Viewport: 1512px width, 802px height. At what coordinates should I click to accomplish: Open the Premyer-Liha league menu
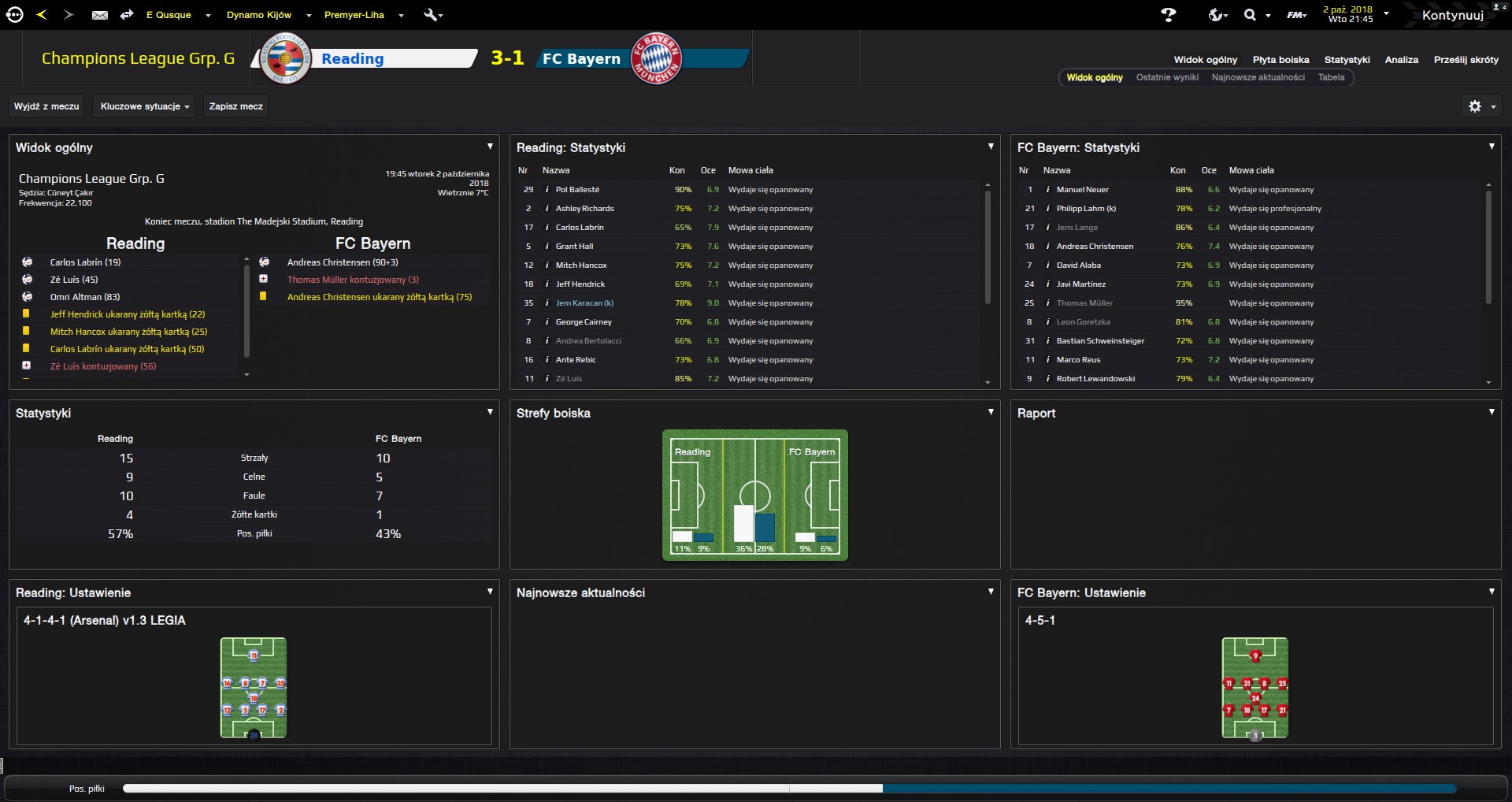coord(354,15)
